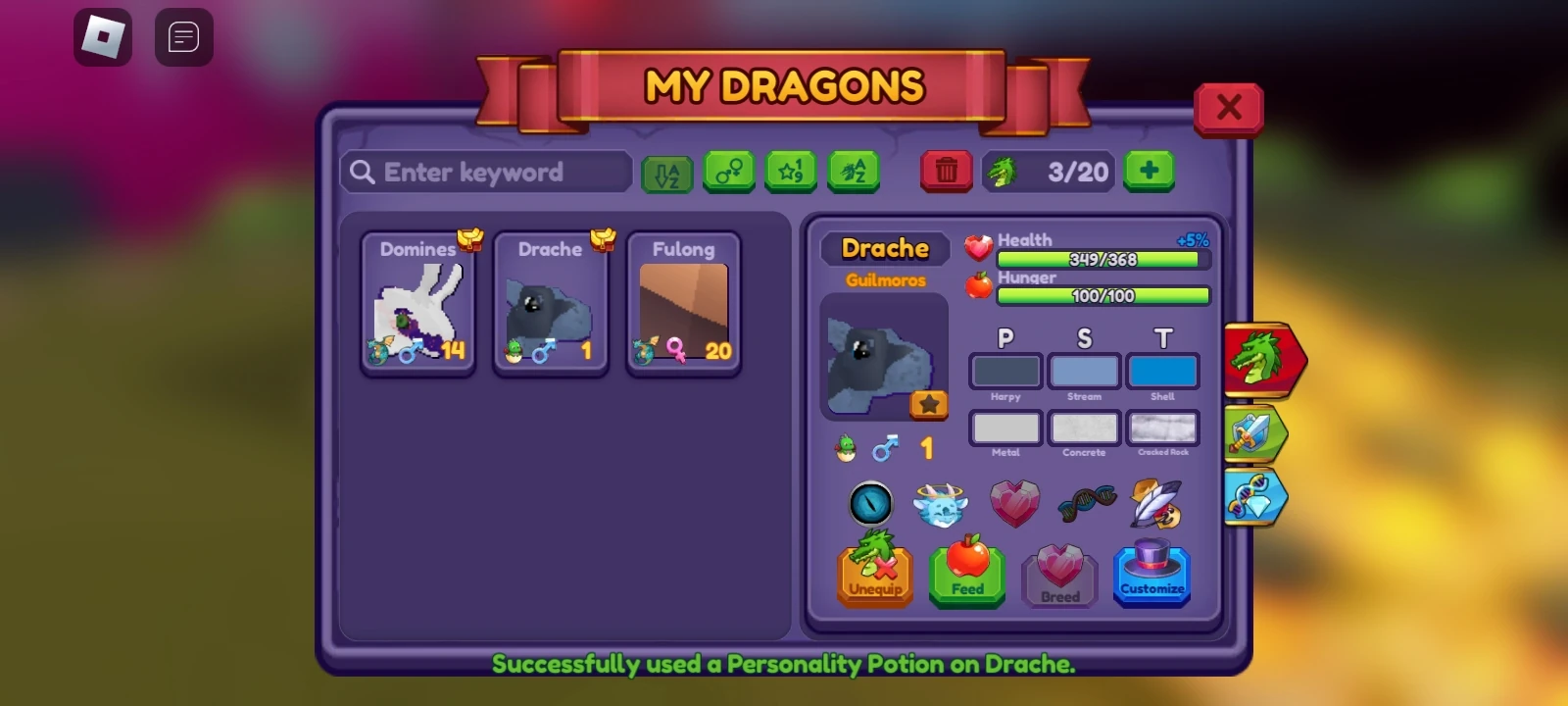This screenshot has height=706, width=1568.
Task: Open the DNA strand icon
Action: (1086, 502)
